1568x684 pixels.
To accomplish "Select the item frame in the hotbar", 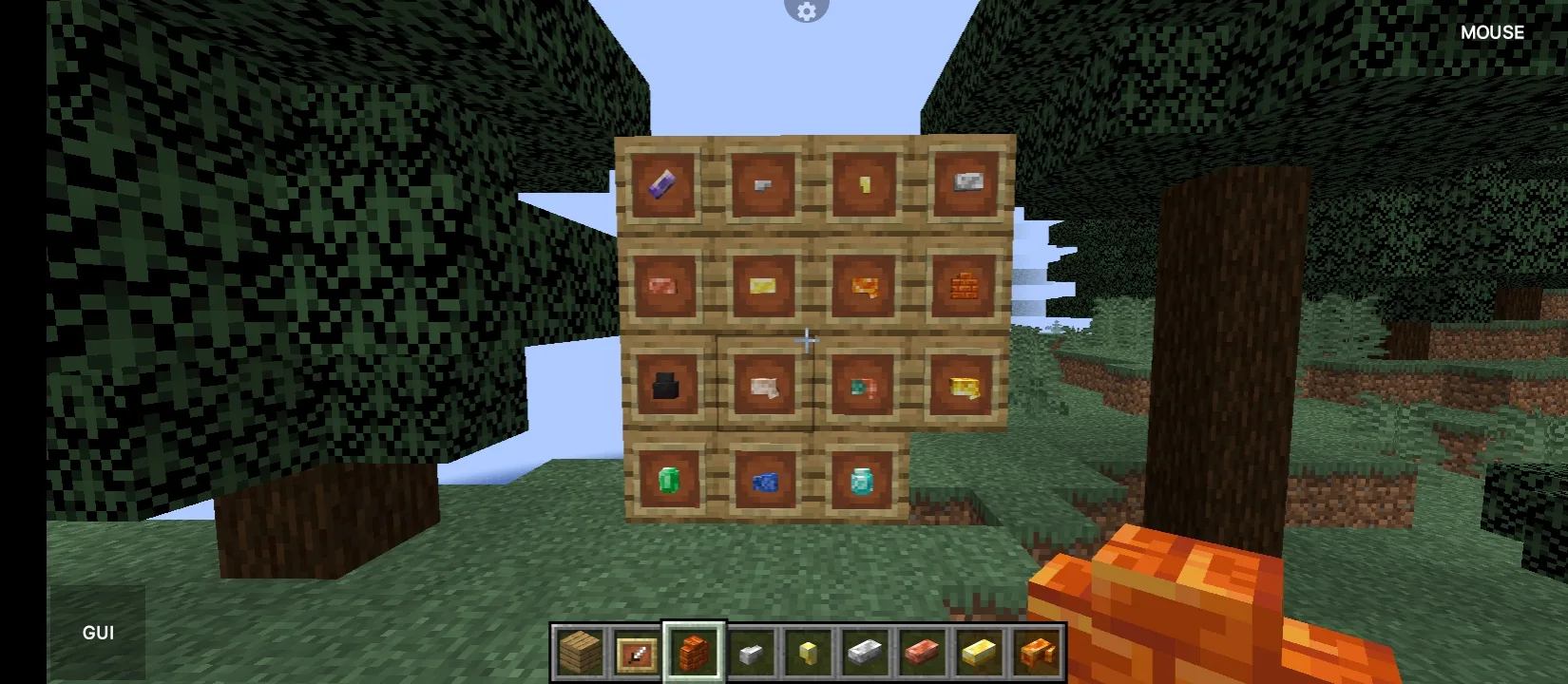I will tap(635, 655).
